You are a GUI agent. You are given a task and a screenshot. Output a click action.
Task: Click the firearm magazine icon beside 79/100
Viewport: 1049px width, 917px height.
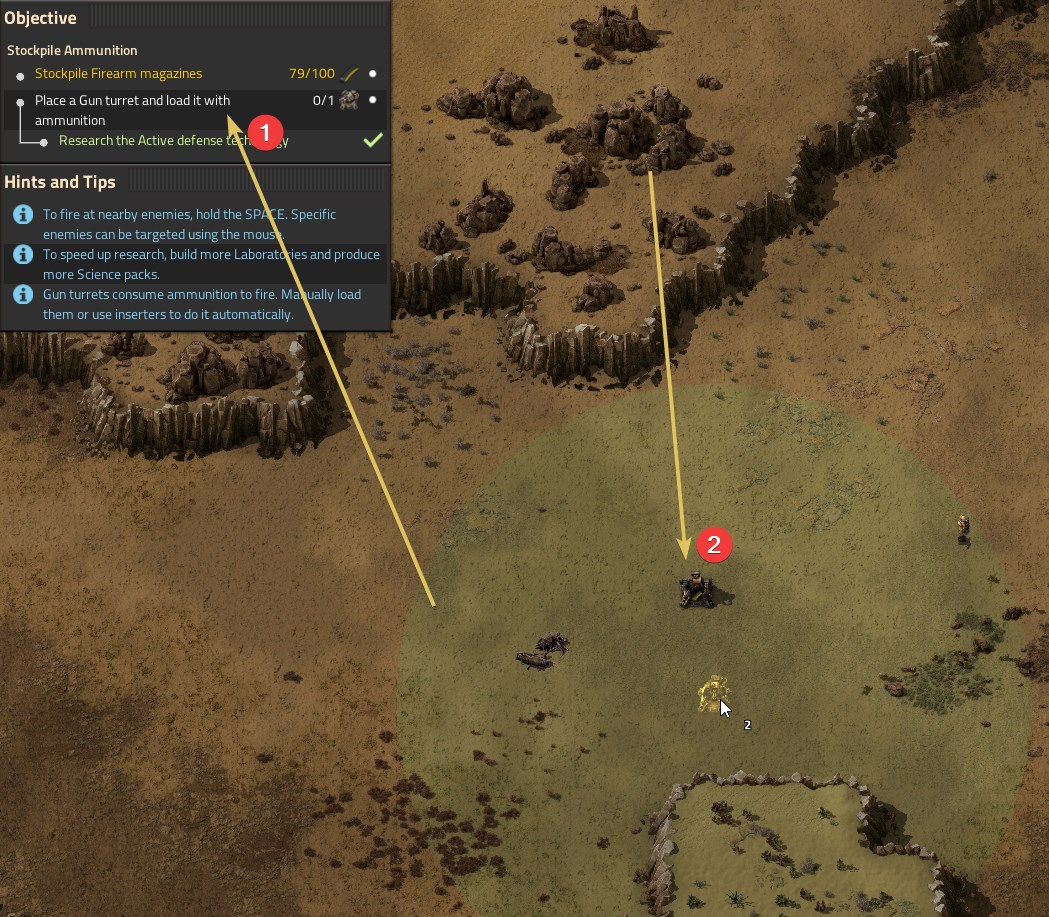[x=349, y=74]
